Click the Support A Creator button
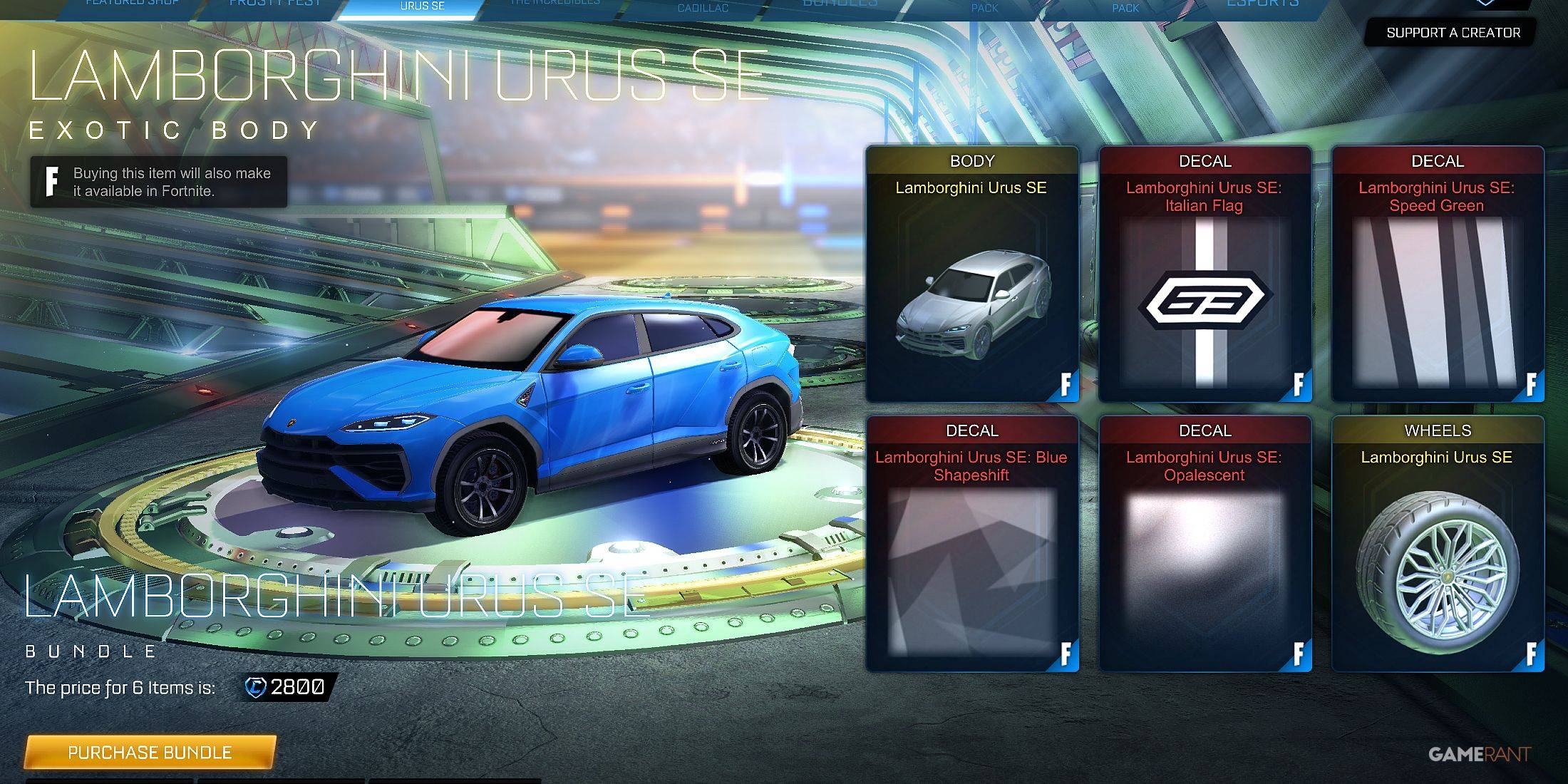The image size is (1568, 784). [1452, 32]
